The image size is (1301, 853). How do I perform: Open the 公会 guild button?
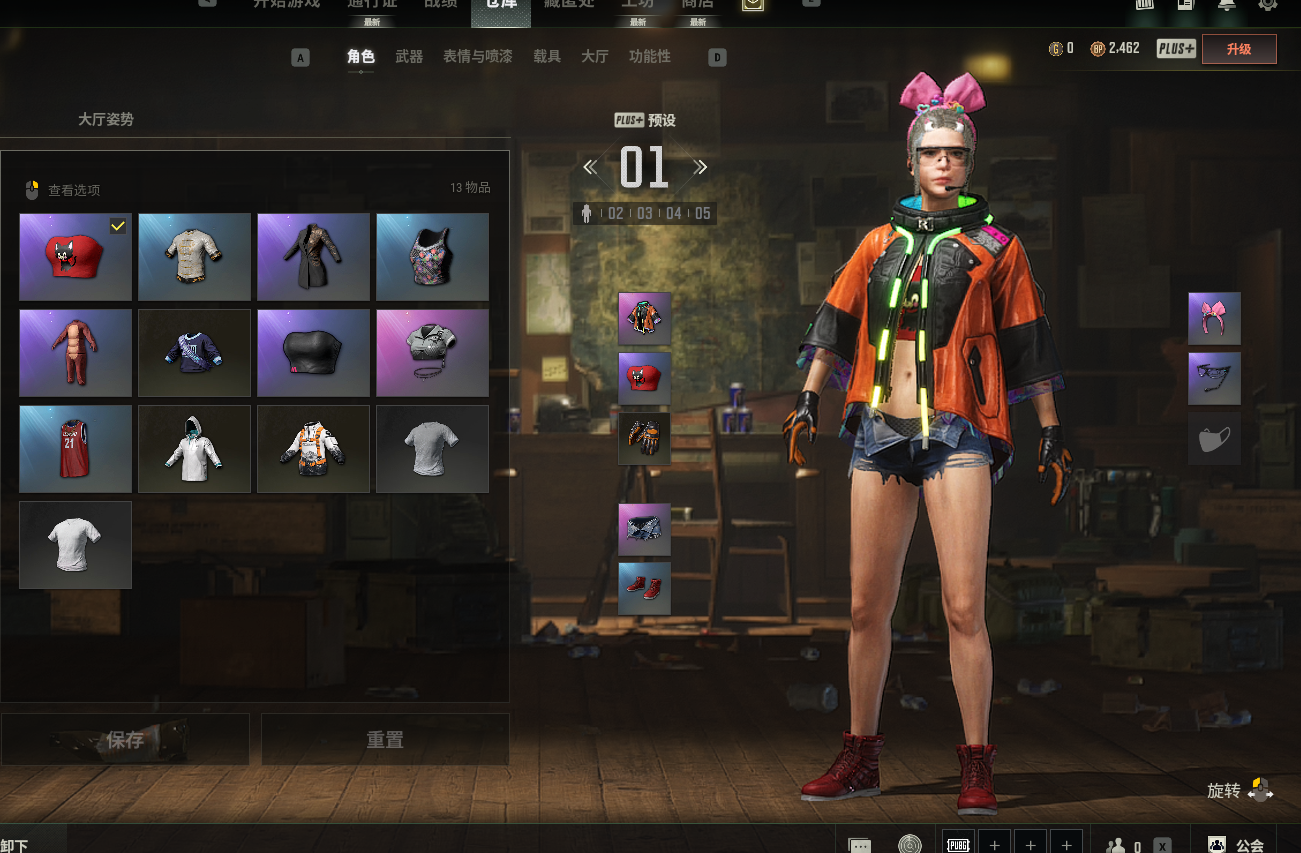[1236, 845]
